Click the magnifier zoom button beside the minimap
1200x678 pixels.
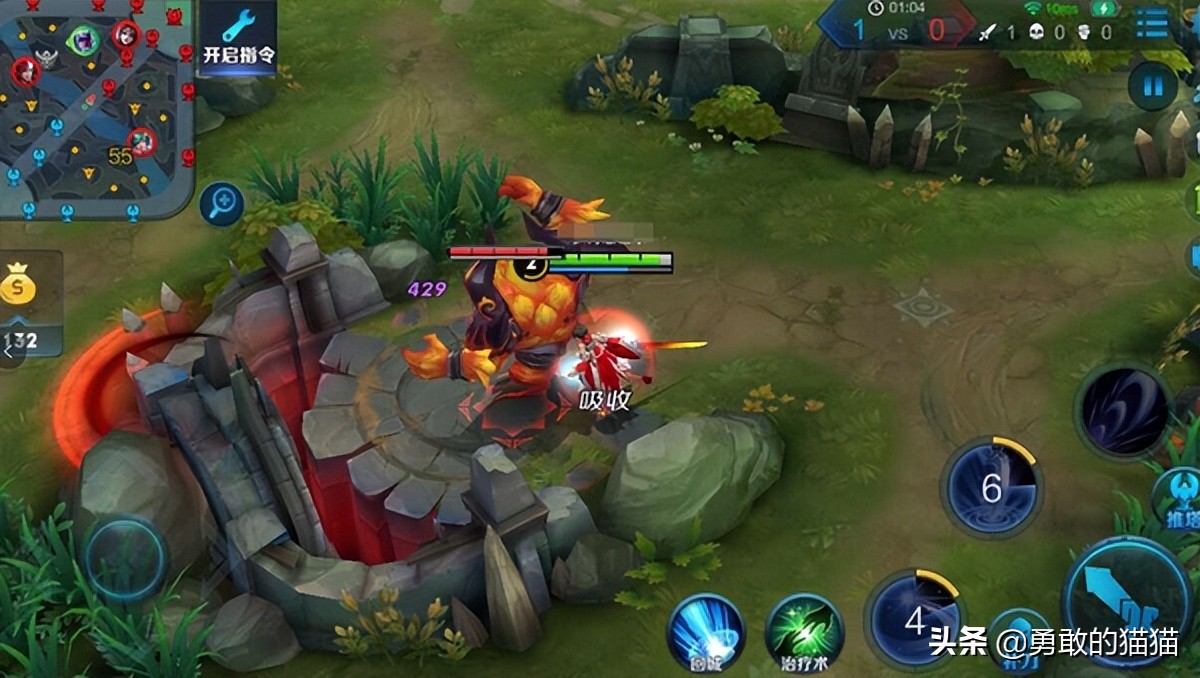point(221,205)
